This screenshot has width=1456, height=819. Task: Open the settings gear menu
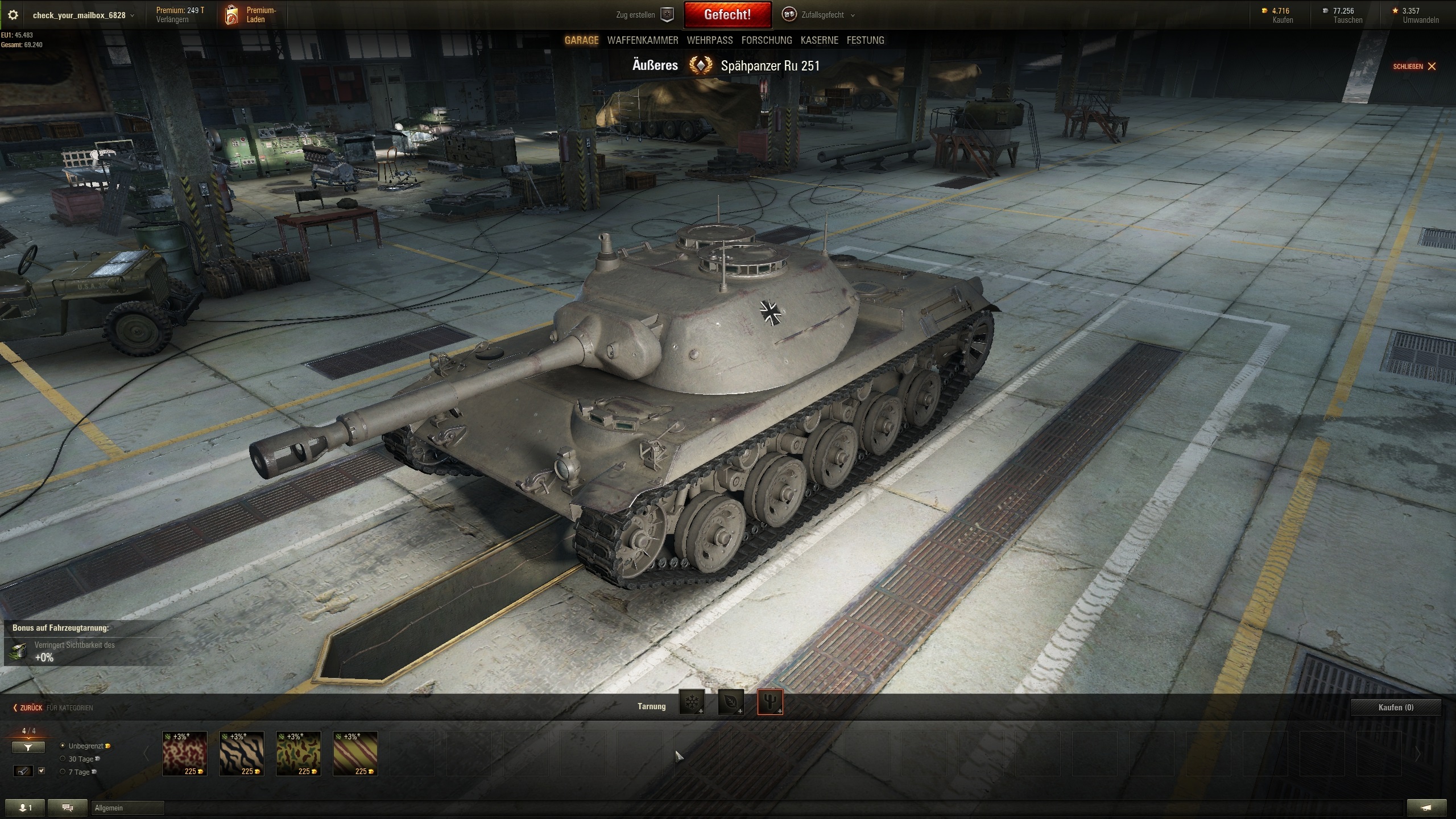point(13,15)
